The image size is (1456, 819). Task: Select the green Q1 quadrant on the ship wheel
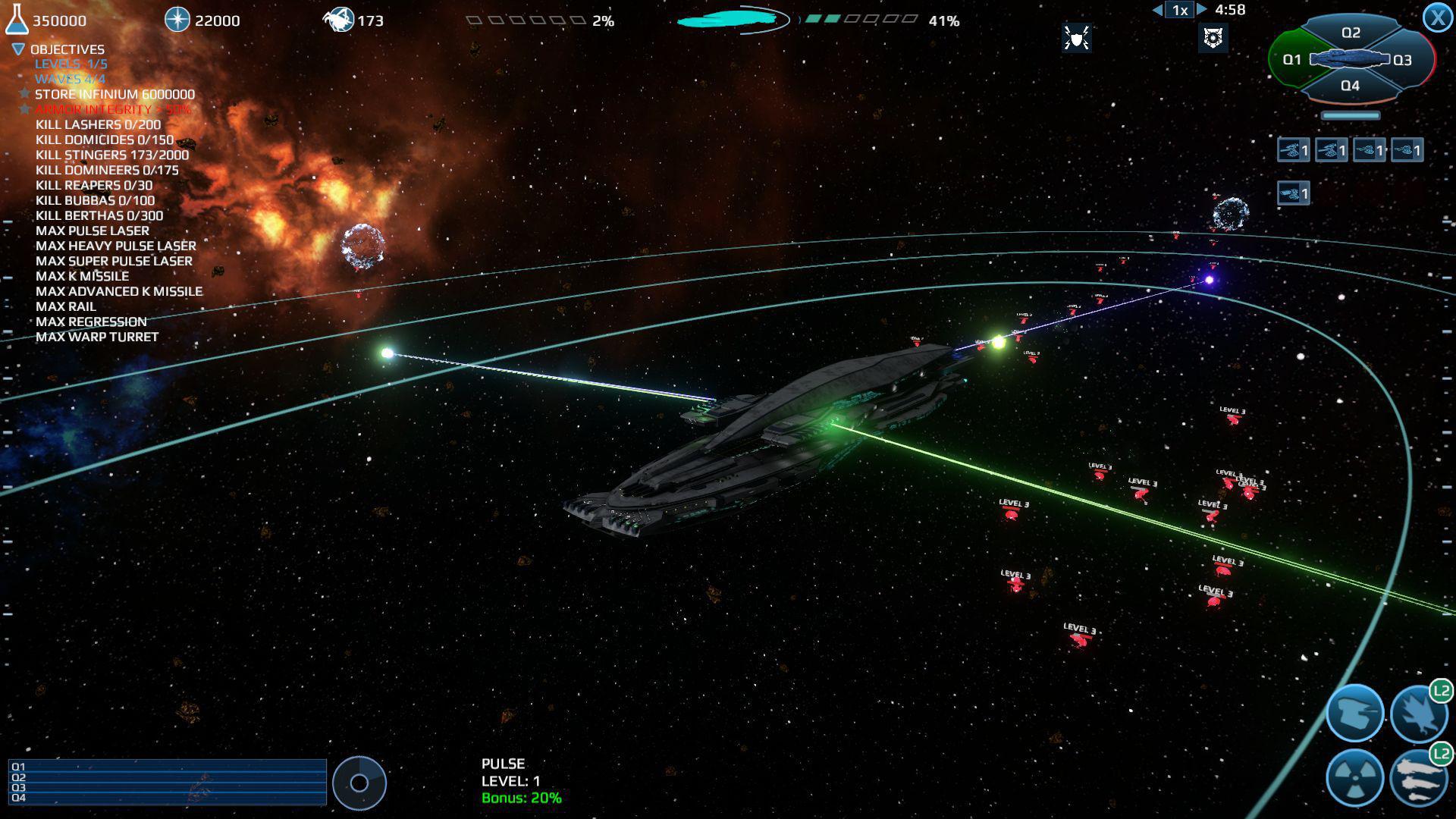(x=1292, y=59)
